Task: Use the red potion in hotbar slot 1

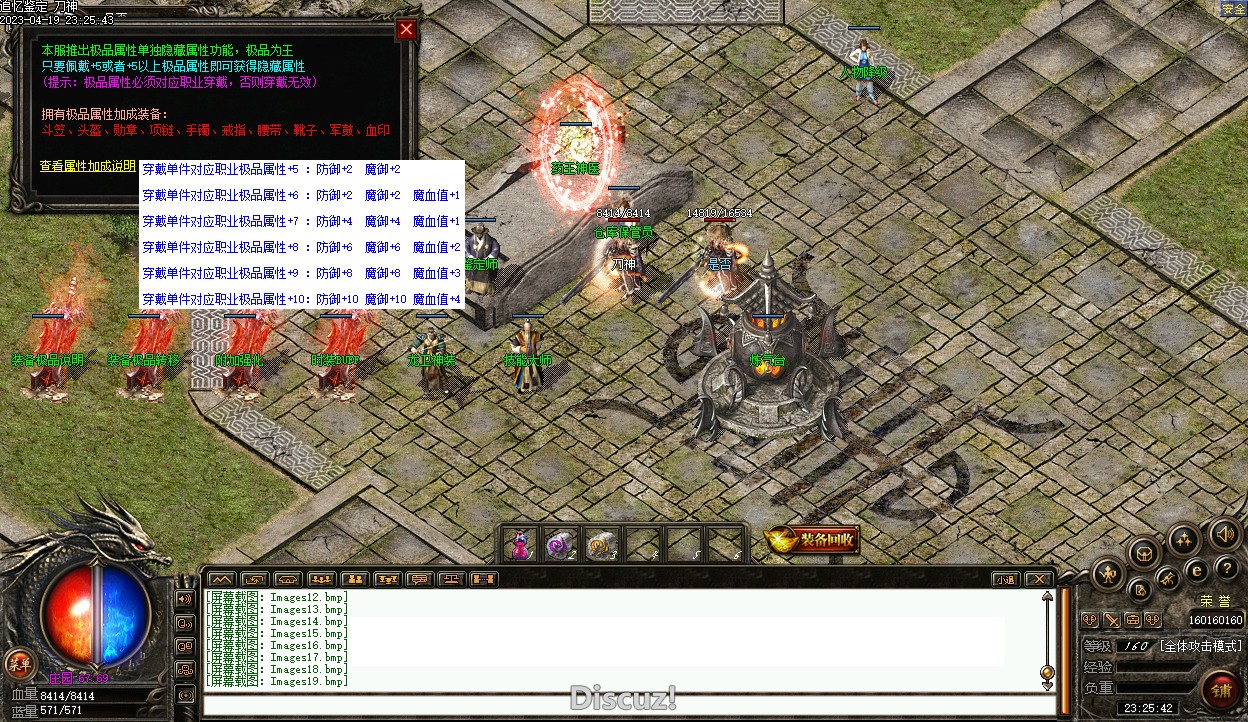Action: pyautogui.click(x=519, y=546)
